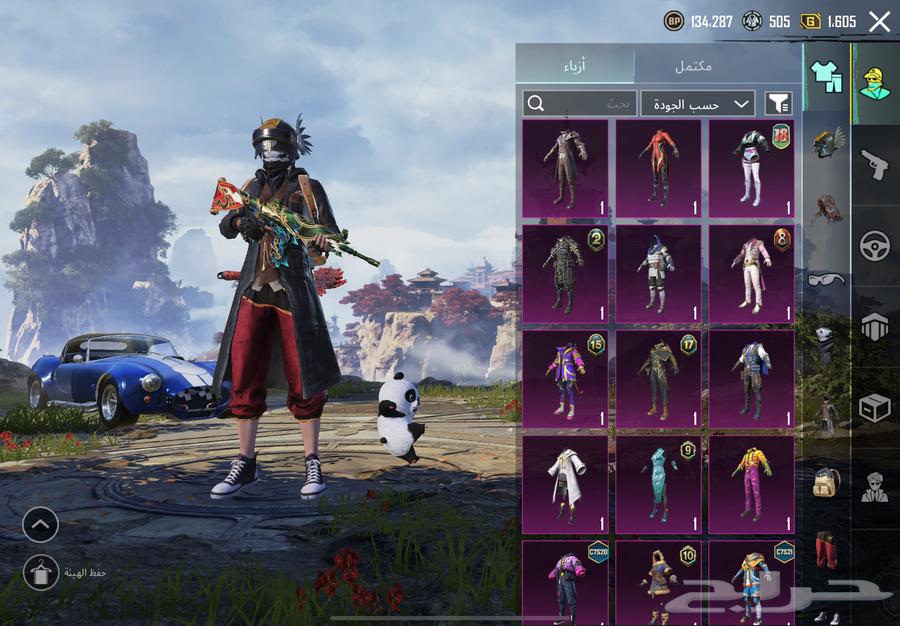Switch to the أزياء outfits tab

click(x=575, y=65)
